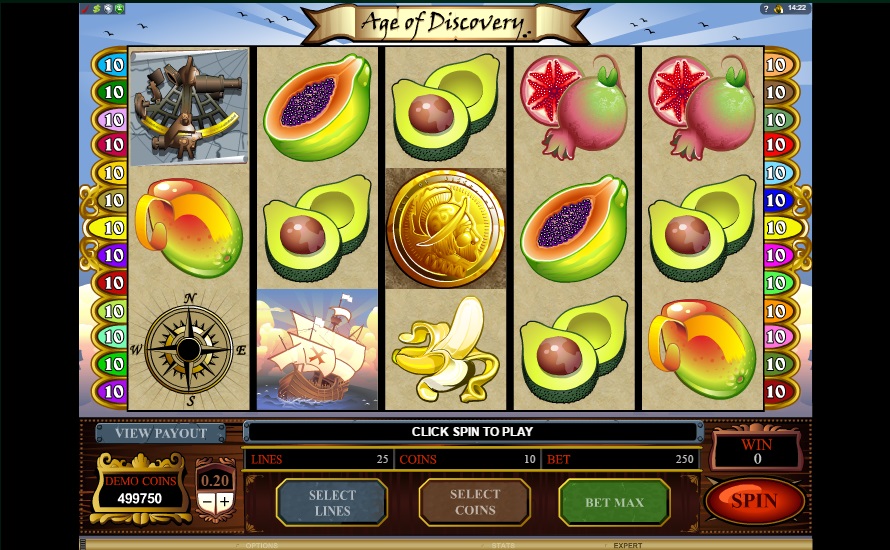Screen dimensions: 890x550
Task: Increase coin size with the plus button
Action: pos(225,502)
